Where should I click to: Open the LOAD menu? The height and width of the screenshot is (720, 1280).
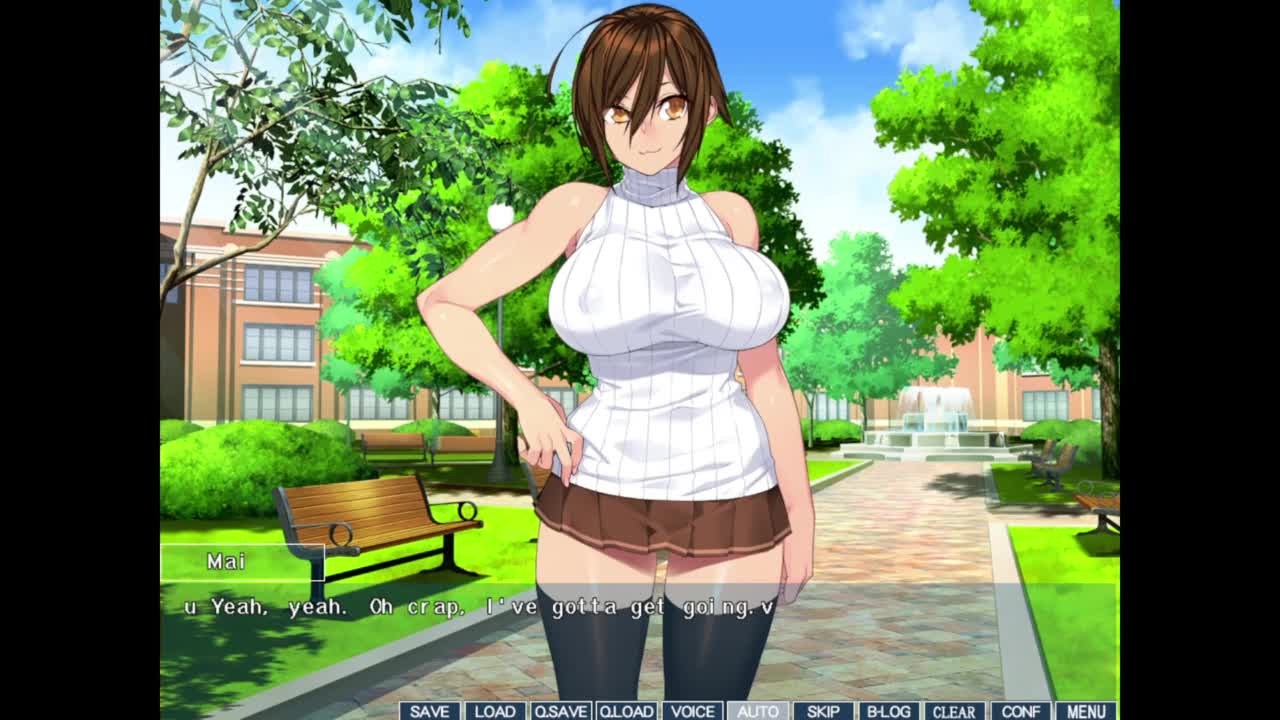click(x=494, y=711)
